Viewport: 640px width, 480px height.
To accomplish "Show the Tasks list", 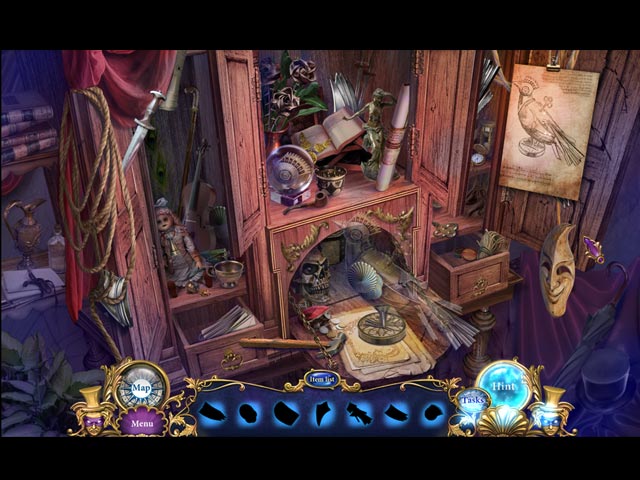I will [x=471, y=403].
